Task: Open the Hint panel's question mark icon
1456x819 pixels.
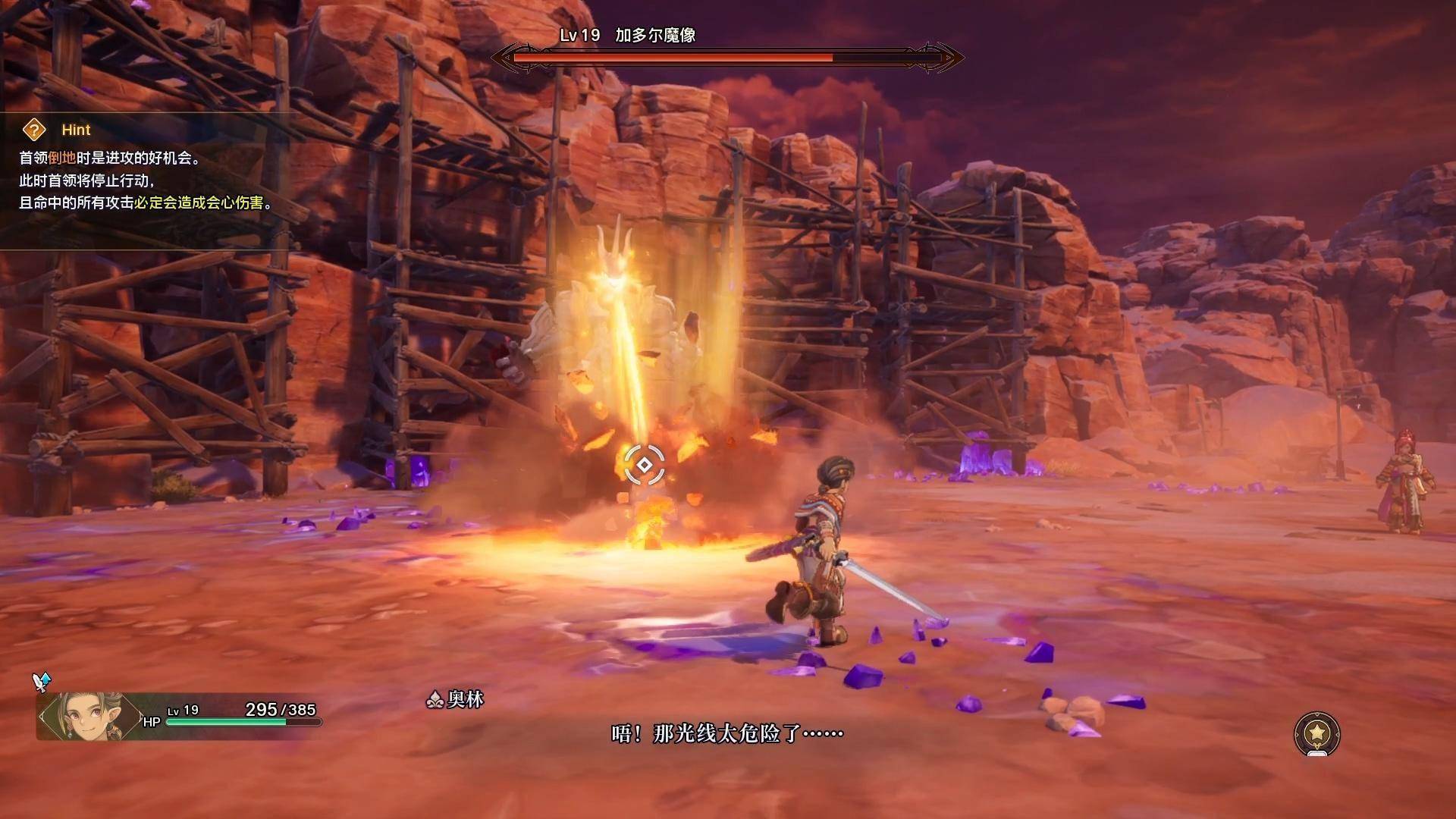Action: coord(34,130)
